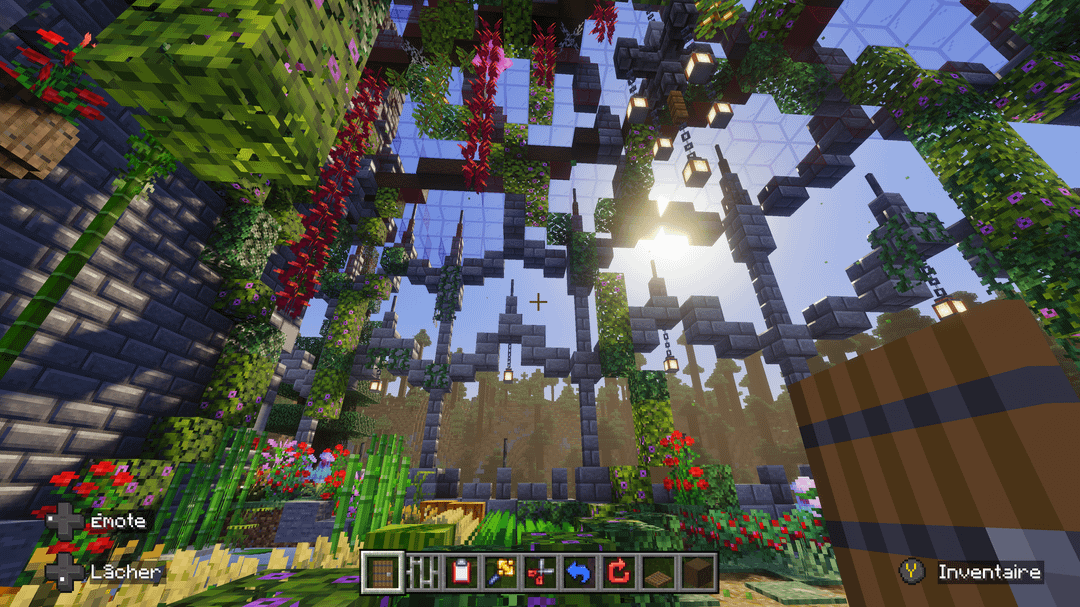This screenshot has height=607, width=1080.
Task: Choose the red clipboard paste tool
Action: pyautogui.click(x=461, y=573)
